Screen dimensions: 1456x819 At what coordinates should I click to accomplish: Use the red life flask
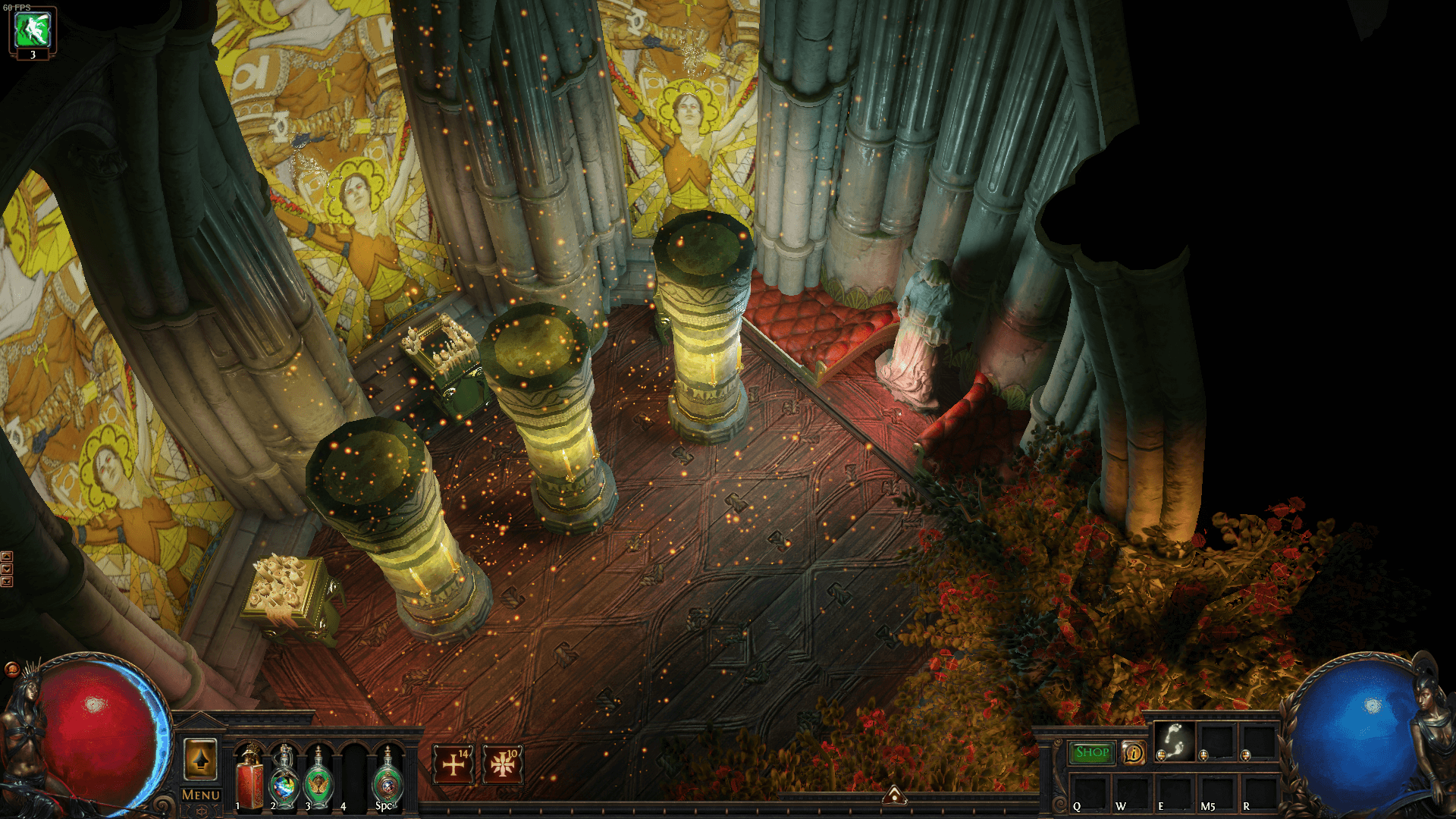(249, 779)
